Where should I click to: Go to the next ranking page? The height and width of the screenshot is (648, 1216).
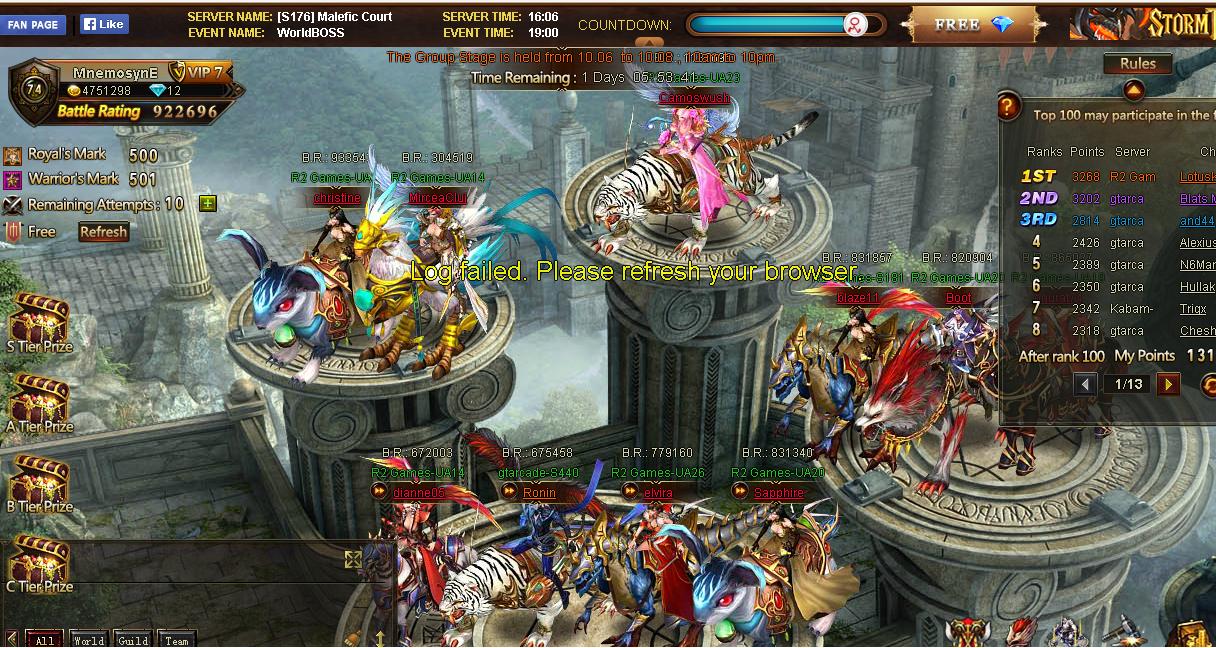pyautogui.click(x=1167, y=384)
